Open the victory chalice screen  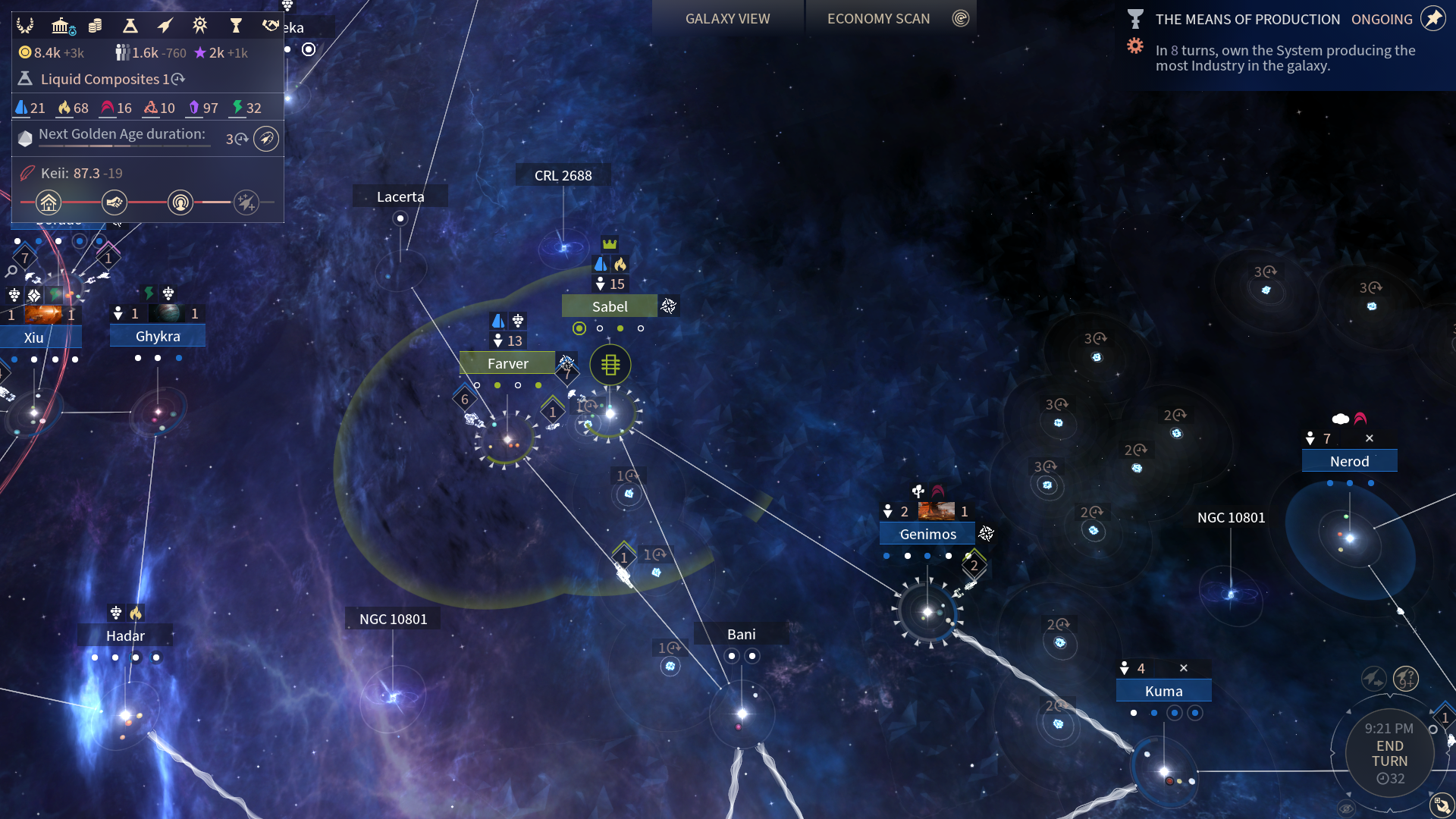point(236,26)
